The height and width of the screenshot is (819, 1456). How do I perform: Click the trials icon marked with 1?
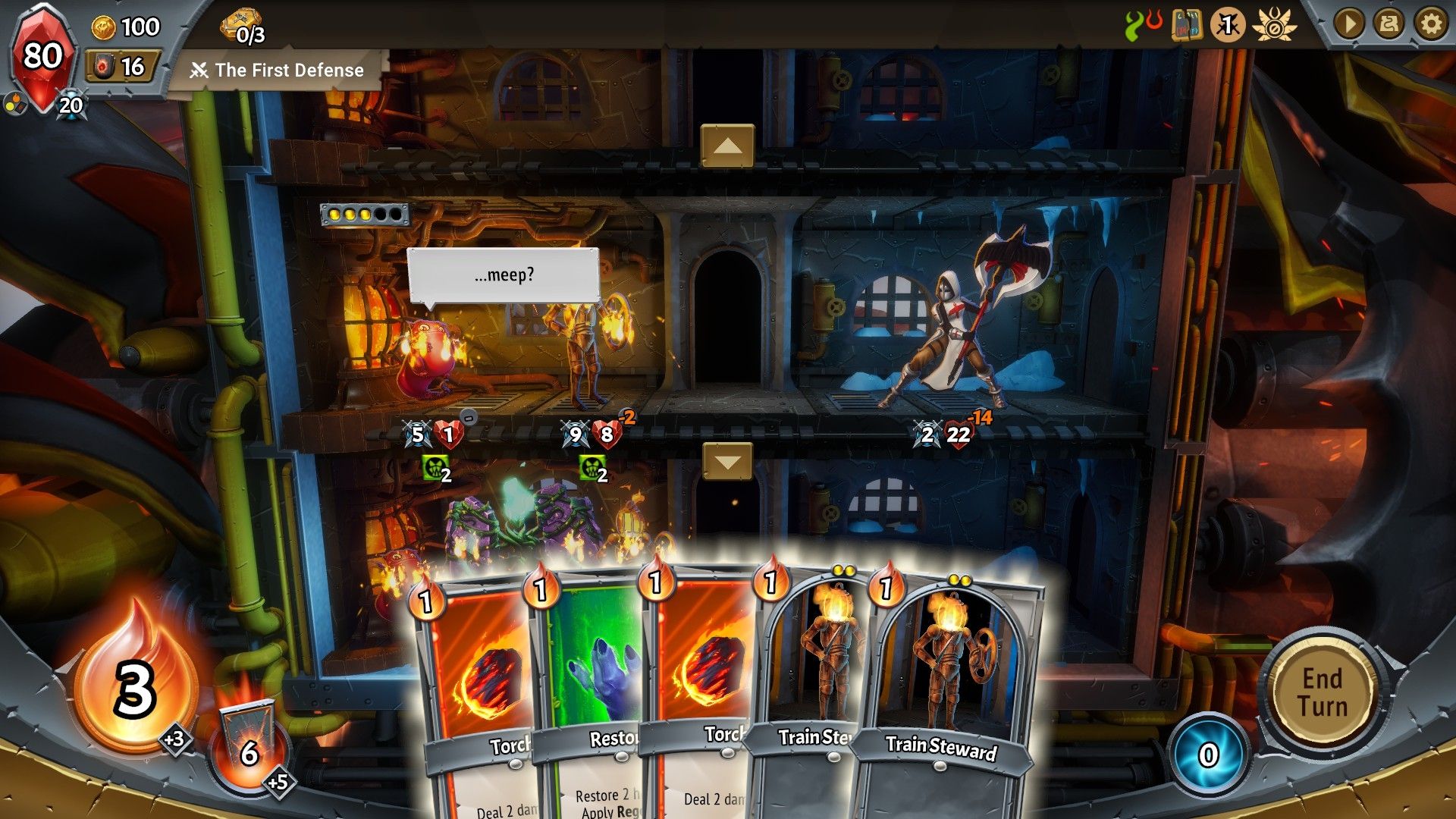coord(1230,25)
